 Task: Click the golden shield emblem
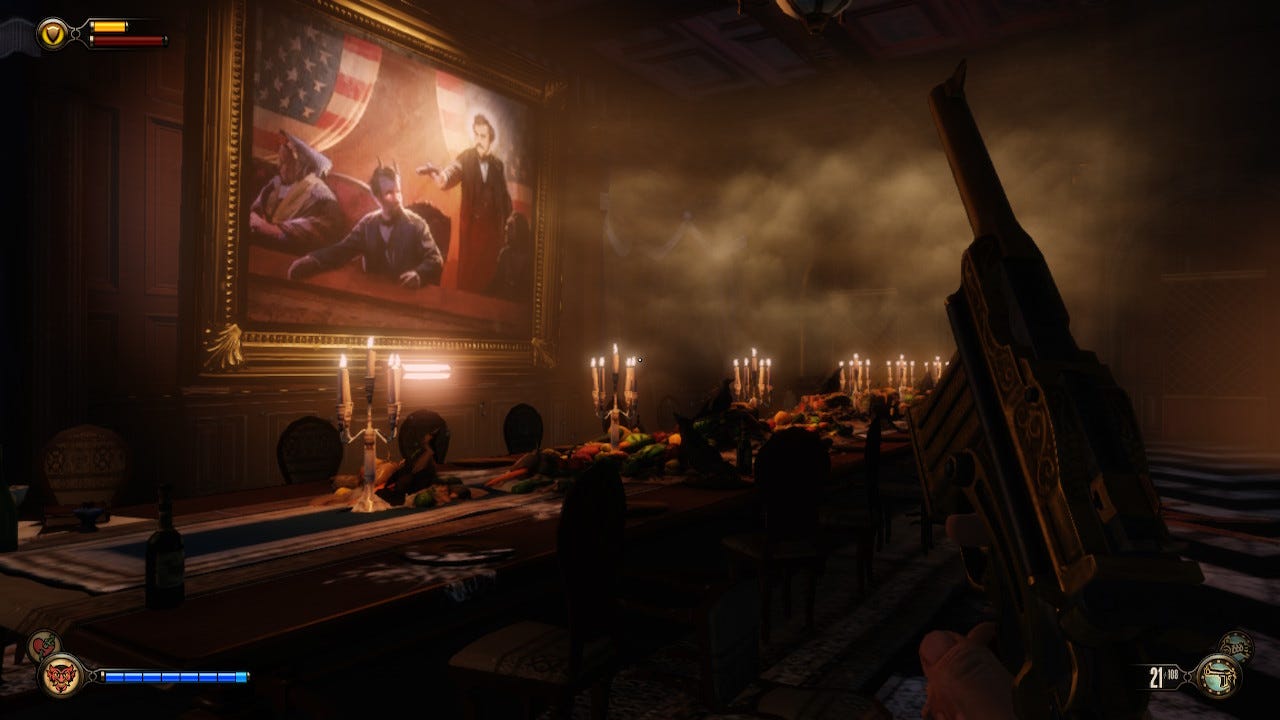tap(51, 34)
